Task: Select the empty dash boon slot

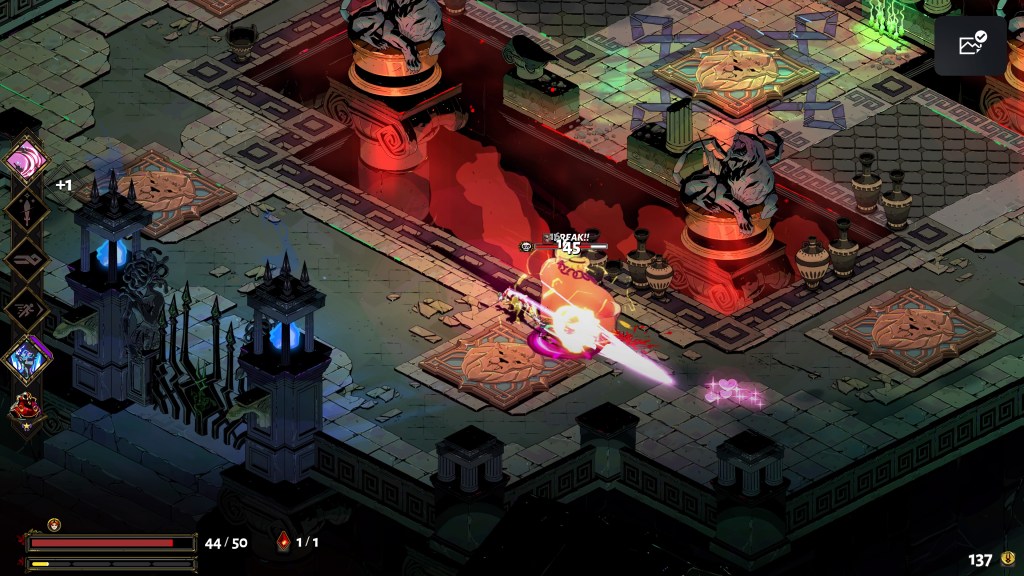Action: pyautogui.click(x=26, y=307)
